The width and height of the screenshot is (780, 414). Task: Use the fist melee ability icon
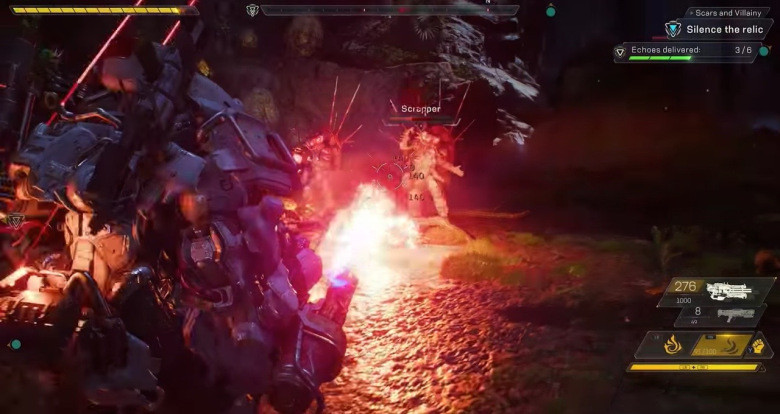coord(757,346)
